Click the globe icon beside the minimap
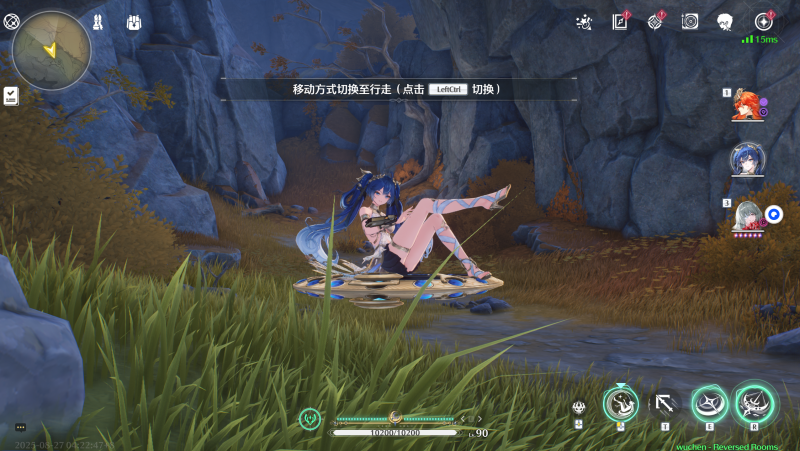This screenshot has width=800, height=451. pyautogui.click(x=12, y=22)
